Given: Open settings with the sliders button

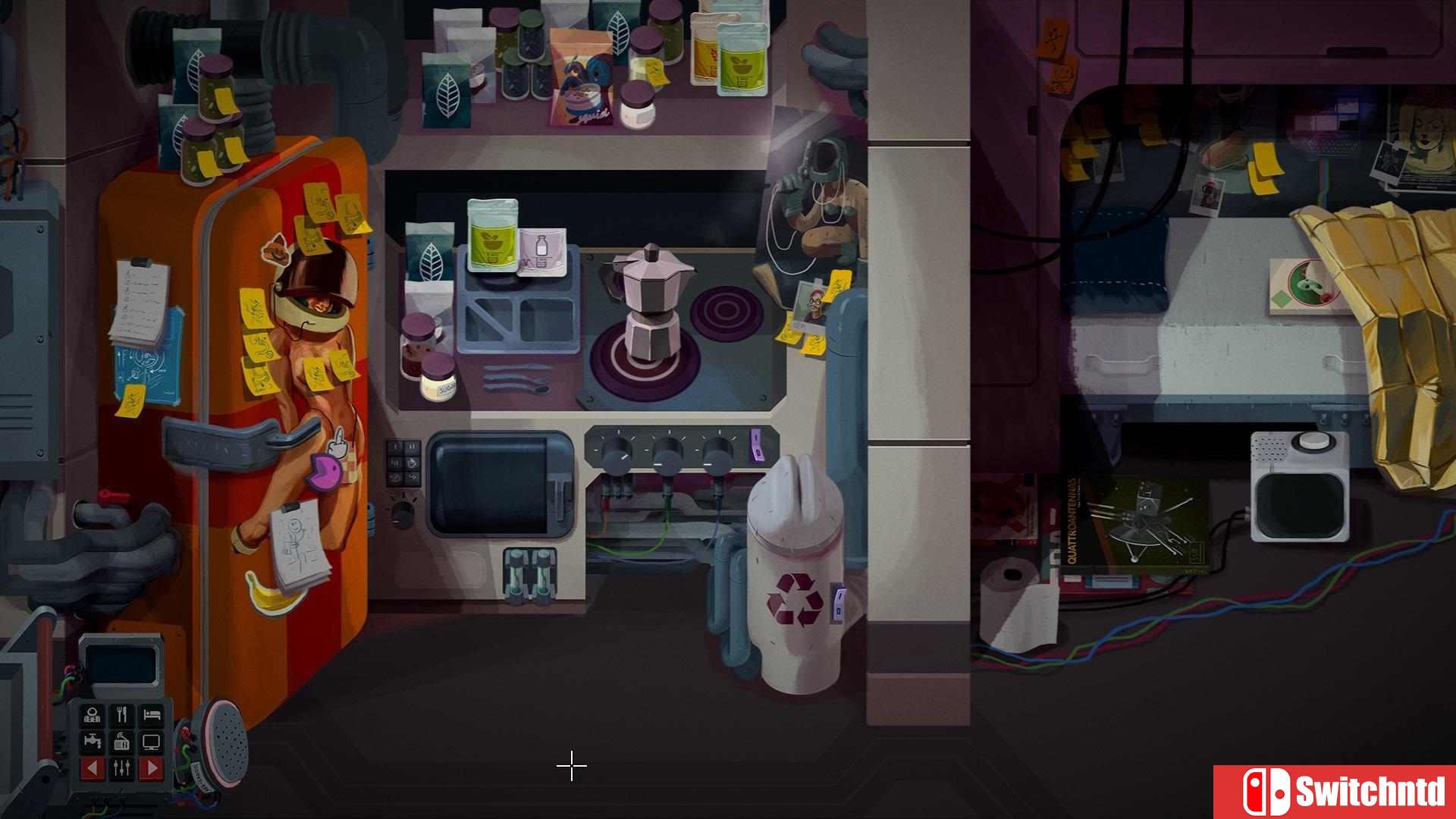Looking at the screenshot, I should [x=121, y=768].
